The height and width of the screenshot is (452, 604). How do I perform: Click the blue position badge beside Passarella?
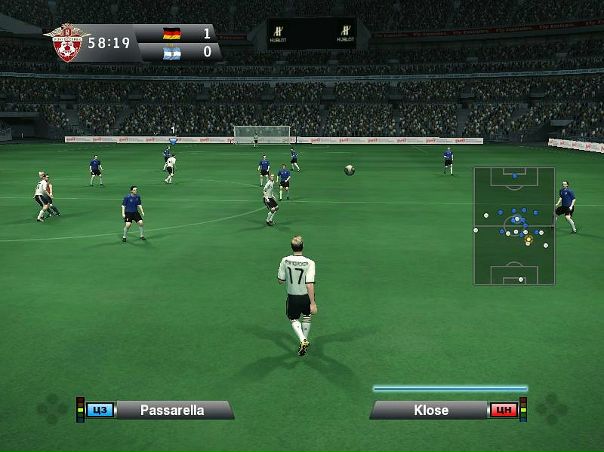coord(100,410)
